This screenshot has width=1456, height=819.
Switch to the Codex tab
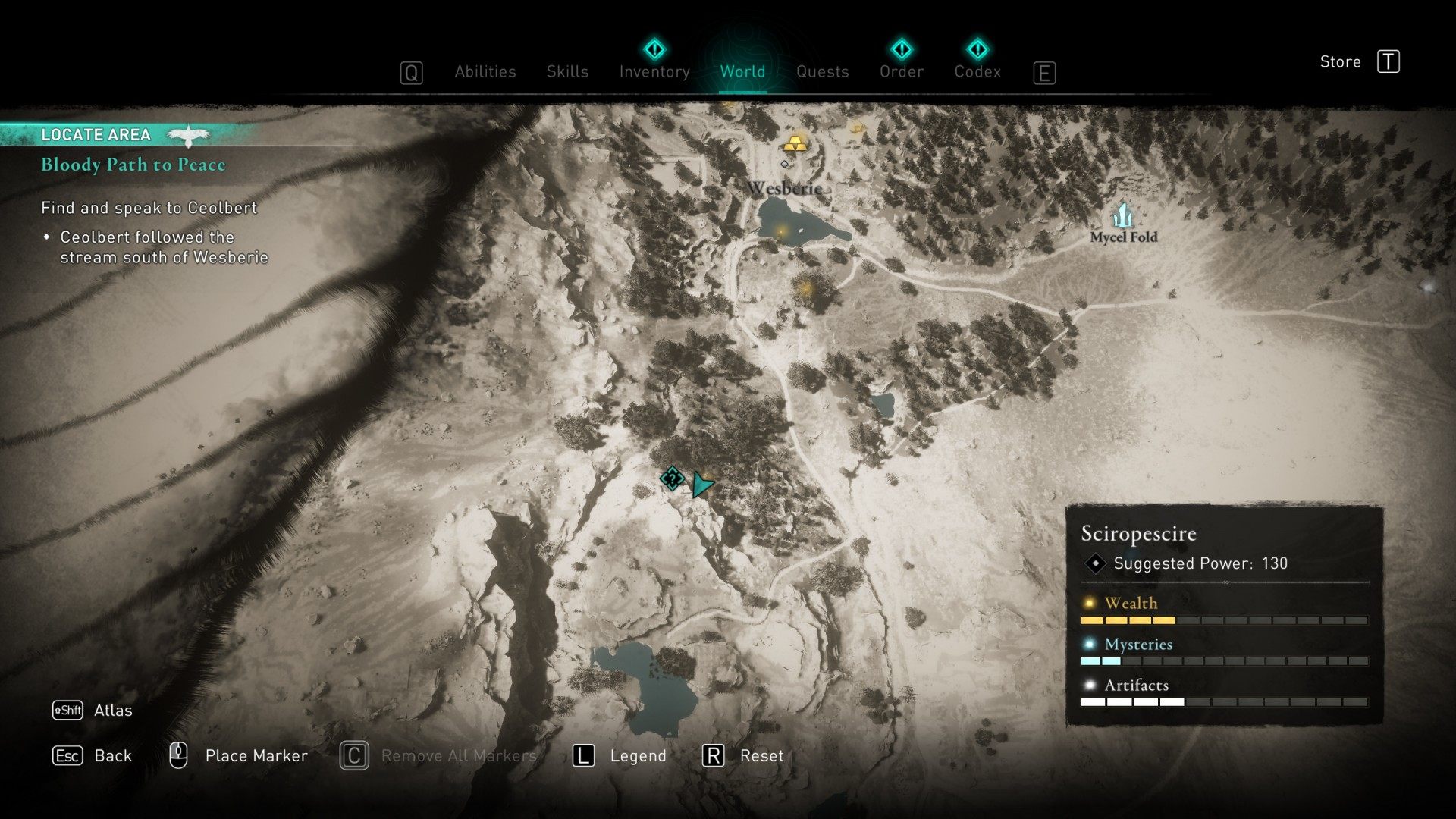click(977, 71)
